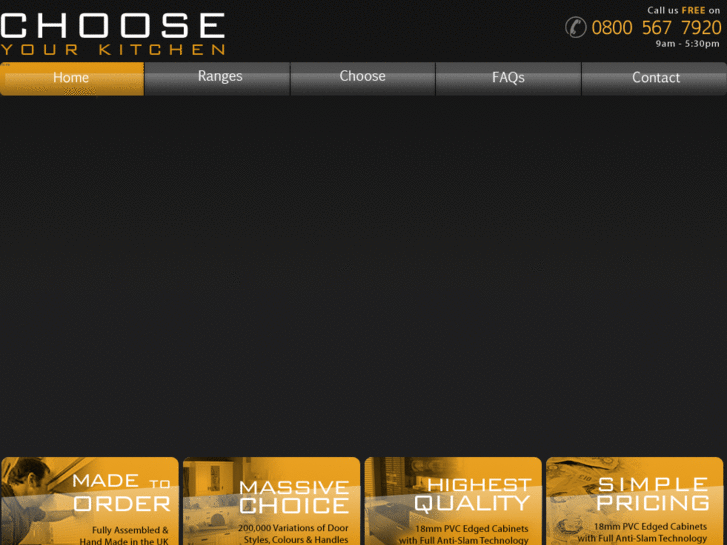Select the Massive Choice banner
The width and height of the screenshot is (727, 545).
click(x=271, y=501)
